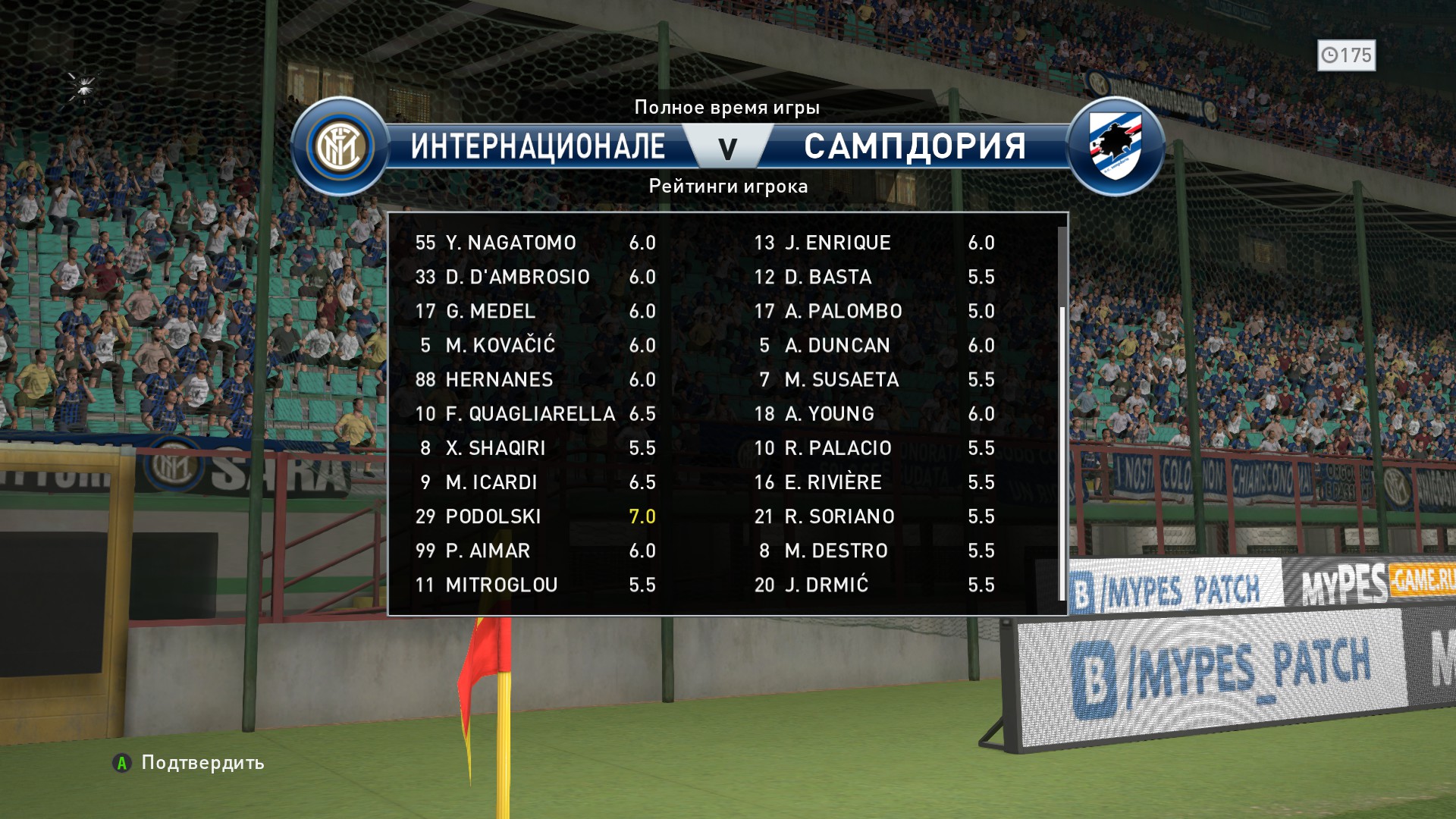The height and width of the screenshot is (819, 1456).
Task: Choose G. Medel's player row
Action: 490,311
